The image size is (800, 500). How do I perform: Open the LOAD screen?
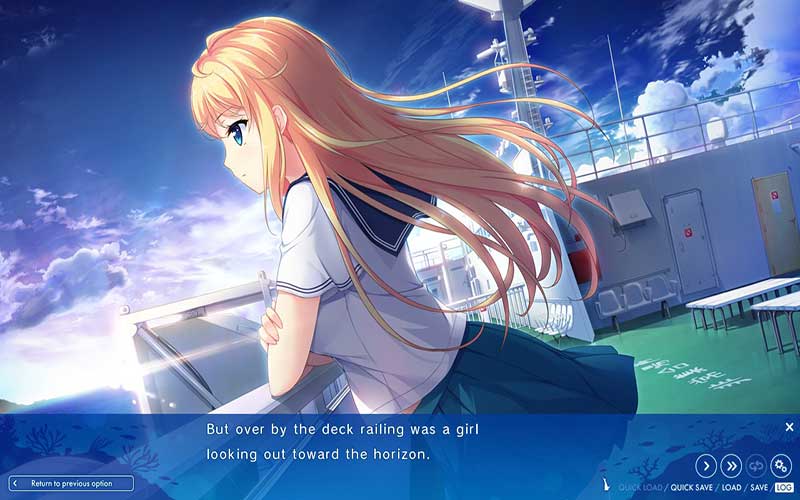[x=731, y=487]
